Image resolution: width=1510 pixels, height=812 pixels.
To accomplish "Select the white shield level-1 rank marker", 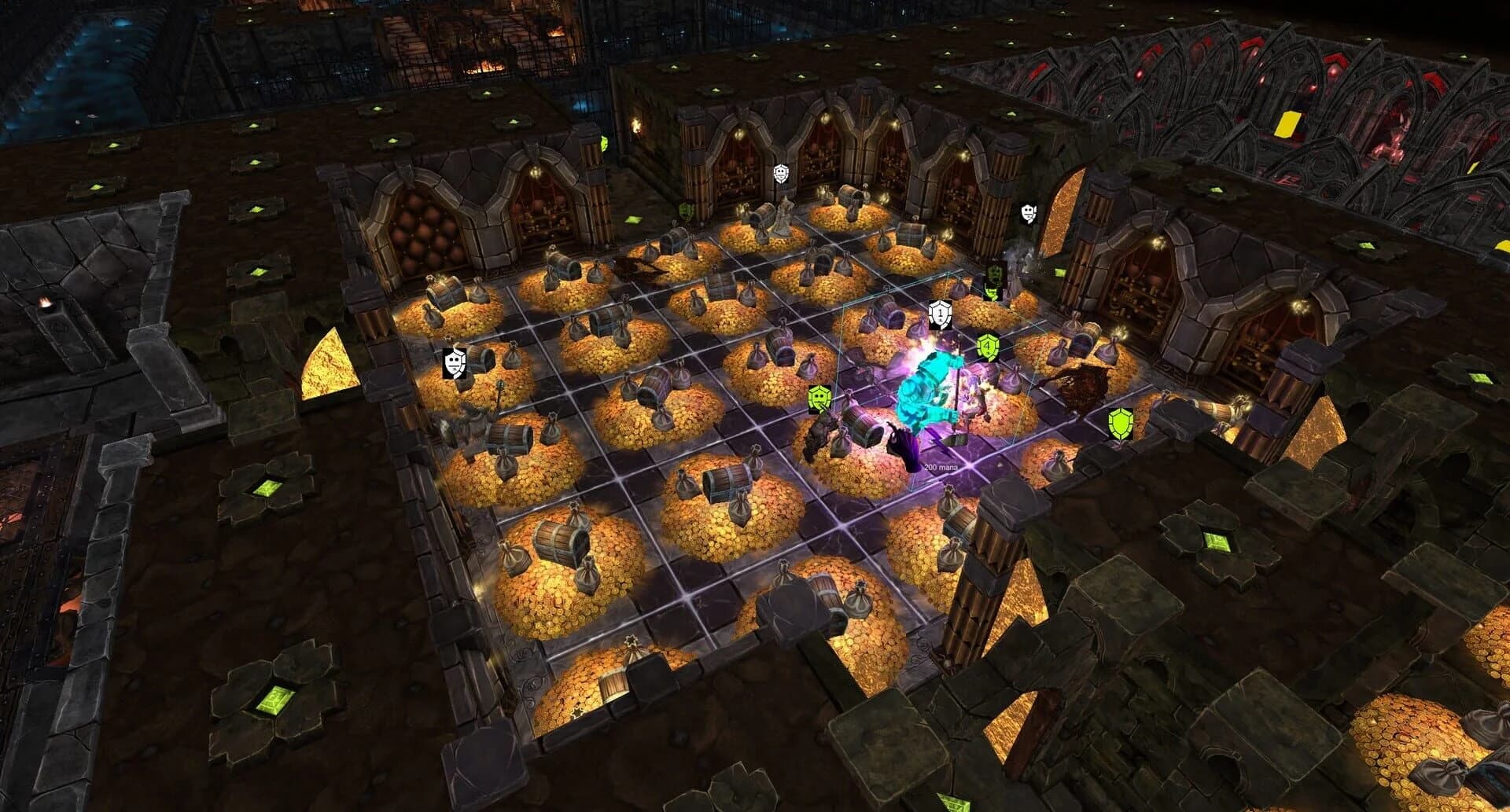I will coord(940,314).
